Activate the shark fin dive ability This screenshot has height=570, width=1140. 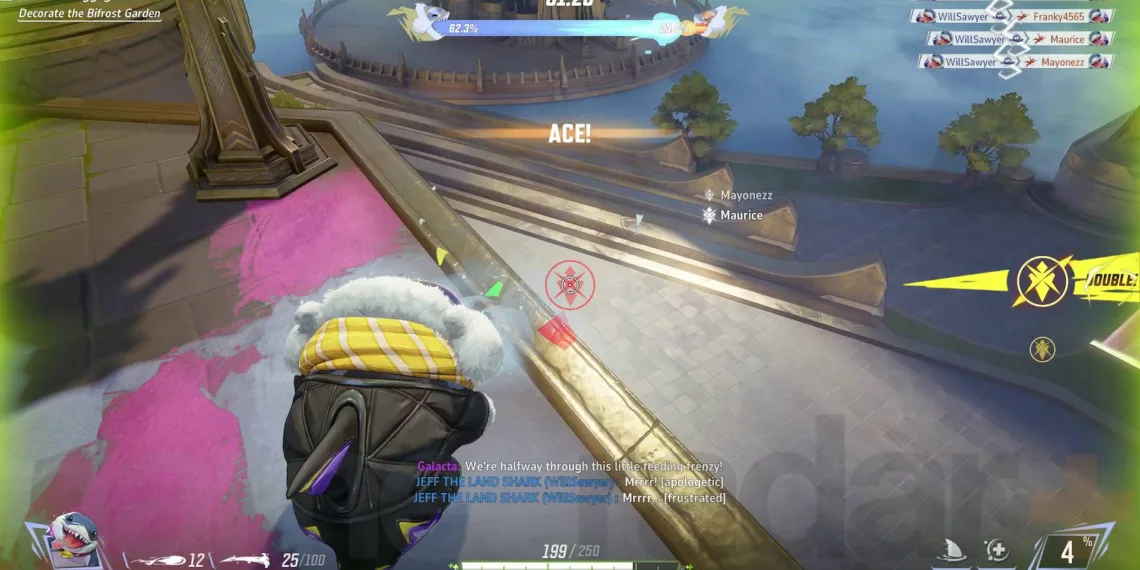coord(949,549)
